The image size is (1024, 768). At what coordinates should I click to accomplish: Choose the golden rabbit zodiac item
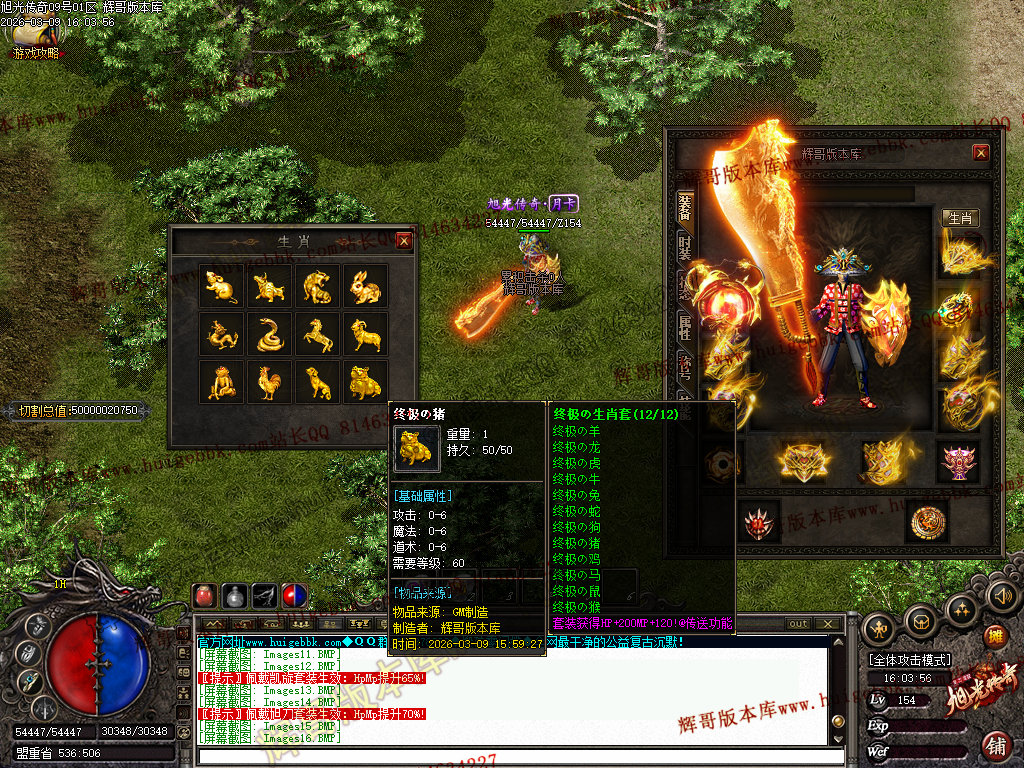coord(365,287)
